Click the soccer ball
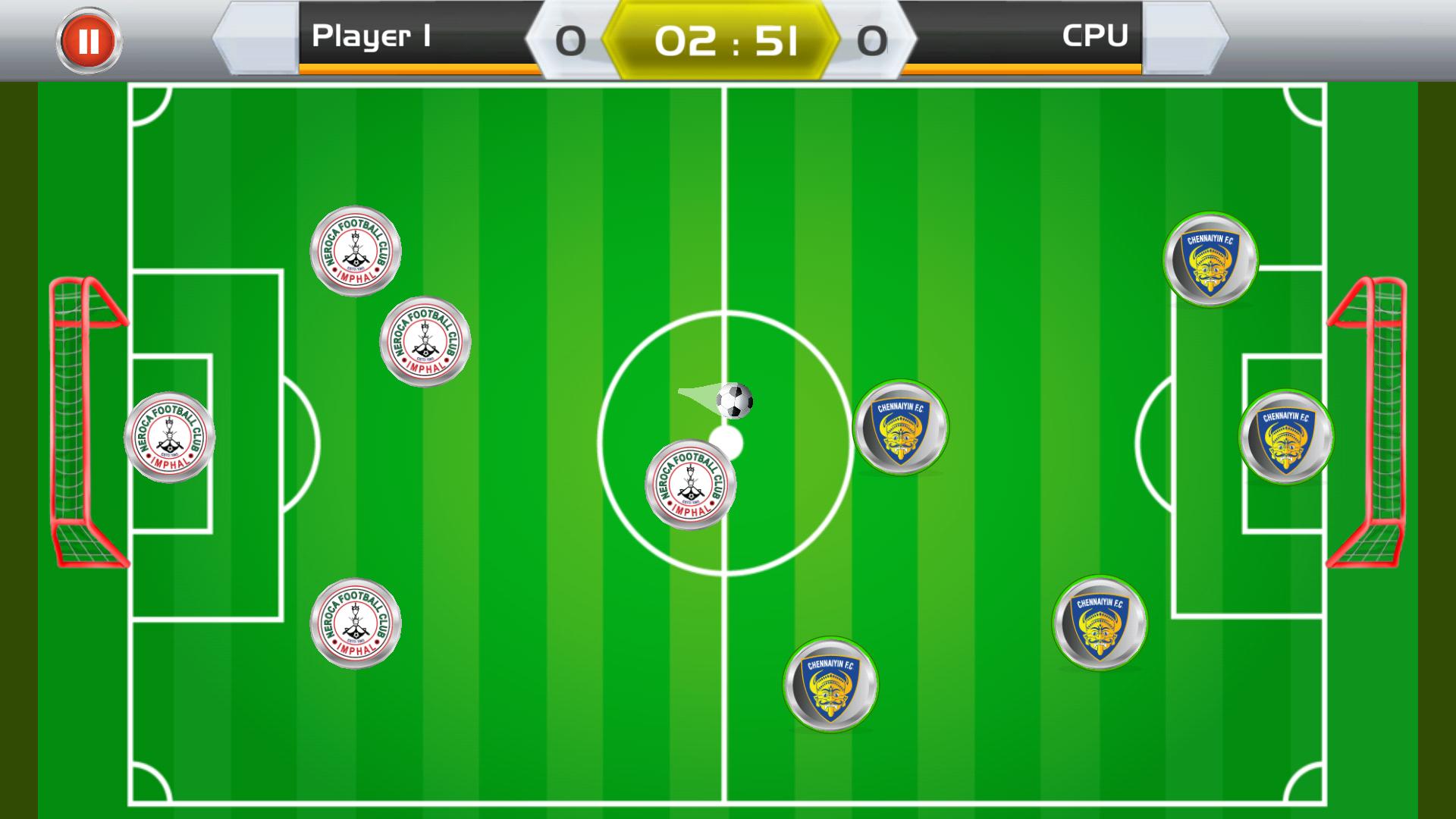The height and width of the screenshot is (819, 1456). (x=733, y=400)
